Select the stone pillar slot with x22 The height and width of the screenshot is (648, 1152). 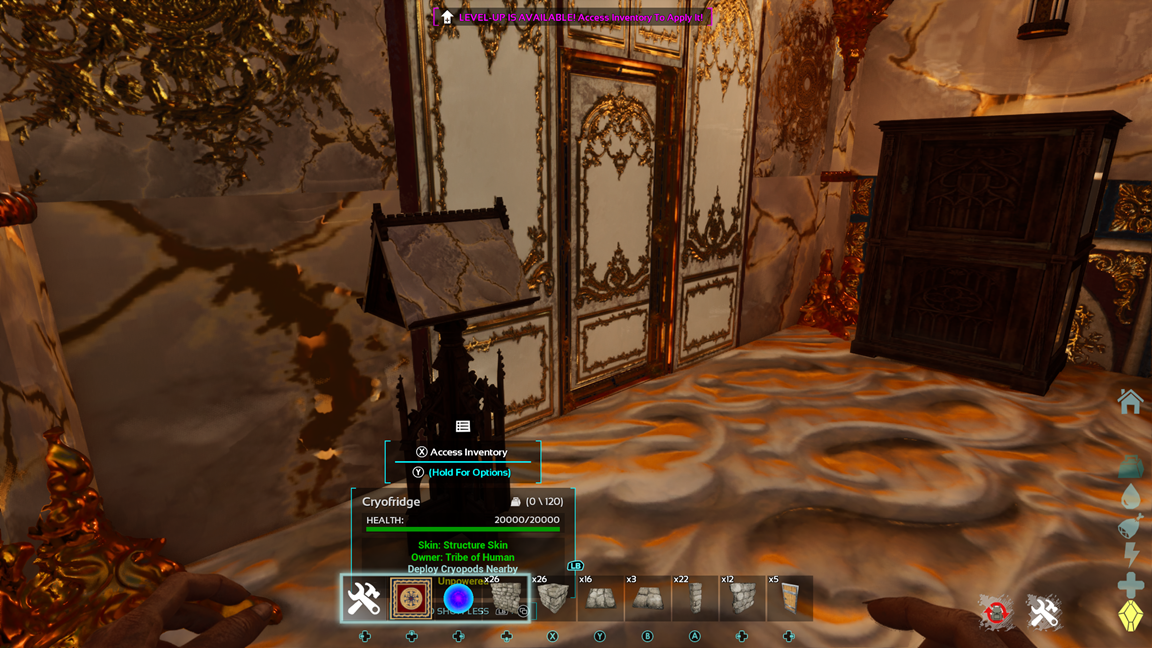point(694,599)
